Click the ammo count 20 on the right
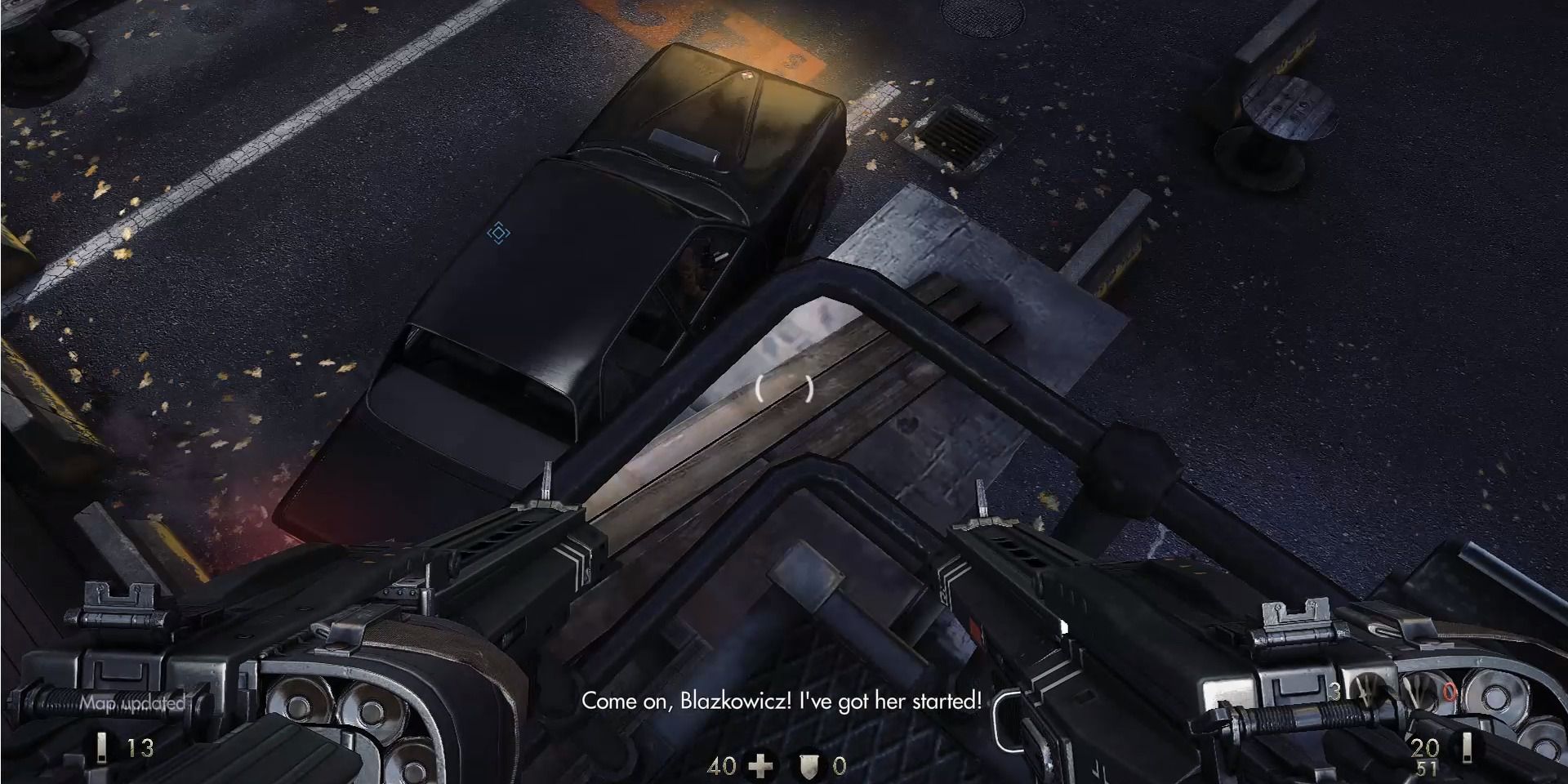The width and height of the screenshot is (1568, 784). (1424, 746)
